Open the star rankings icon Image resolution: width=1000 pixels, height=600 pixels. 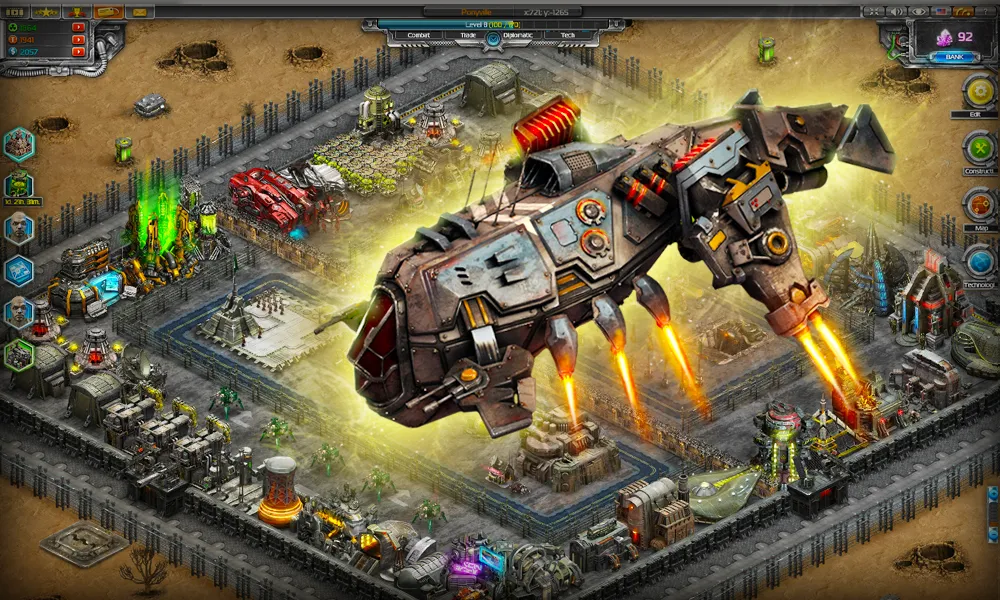pos(47,11)
